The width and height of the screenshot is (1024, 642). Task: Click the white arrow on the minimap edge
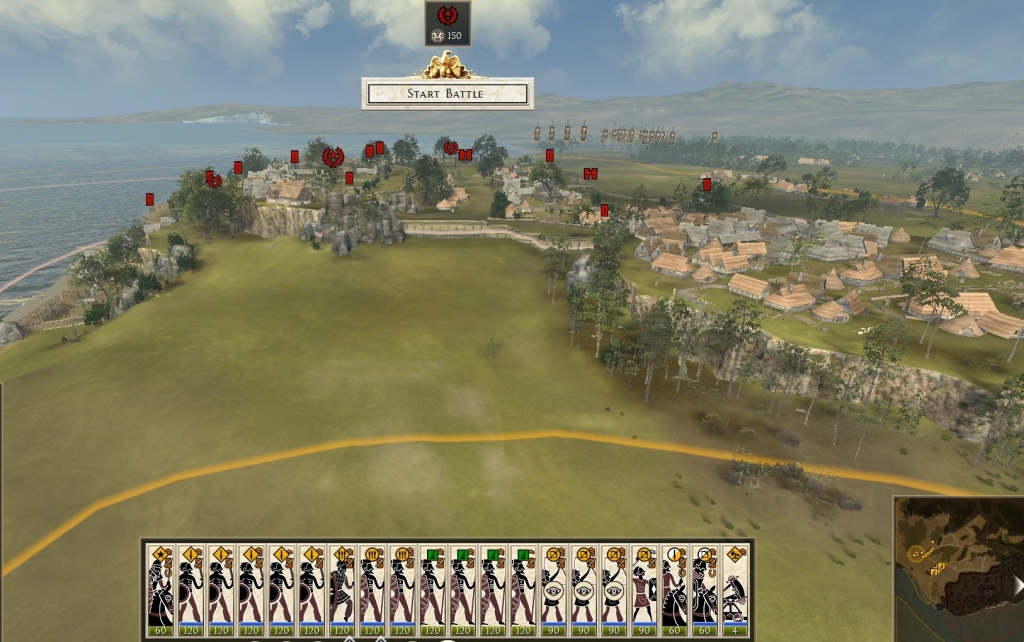pyautogui.click(x=1017, y=585)
